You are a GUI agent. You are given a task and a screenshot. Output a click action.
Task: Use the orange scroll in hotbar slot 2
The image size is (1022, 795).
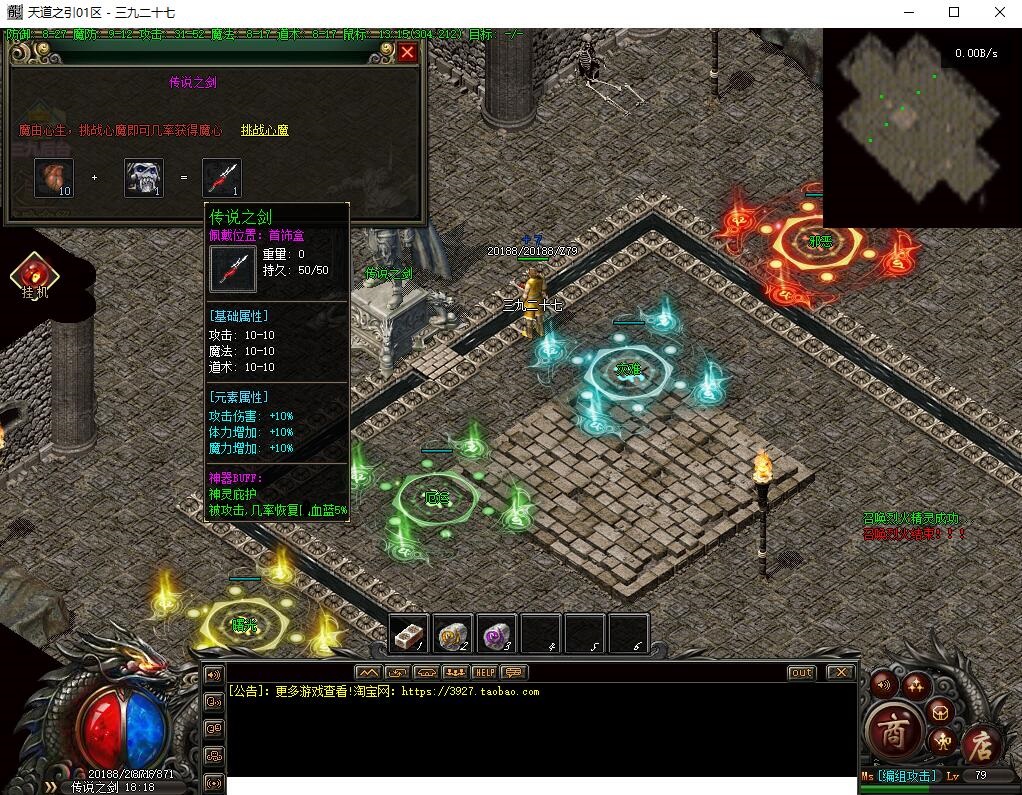(x=453, y=633)
